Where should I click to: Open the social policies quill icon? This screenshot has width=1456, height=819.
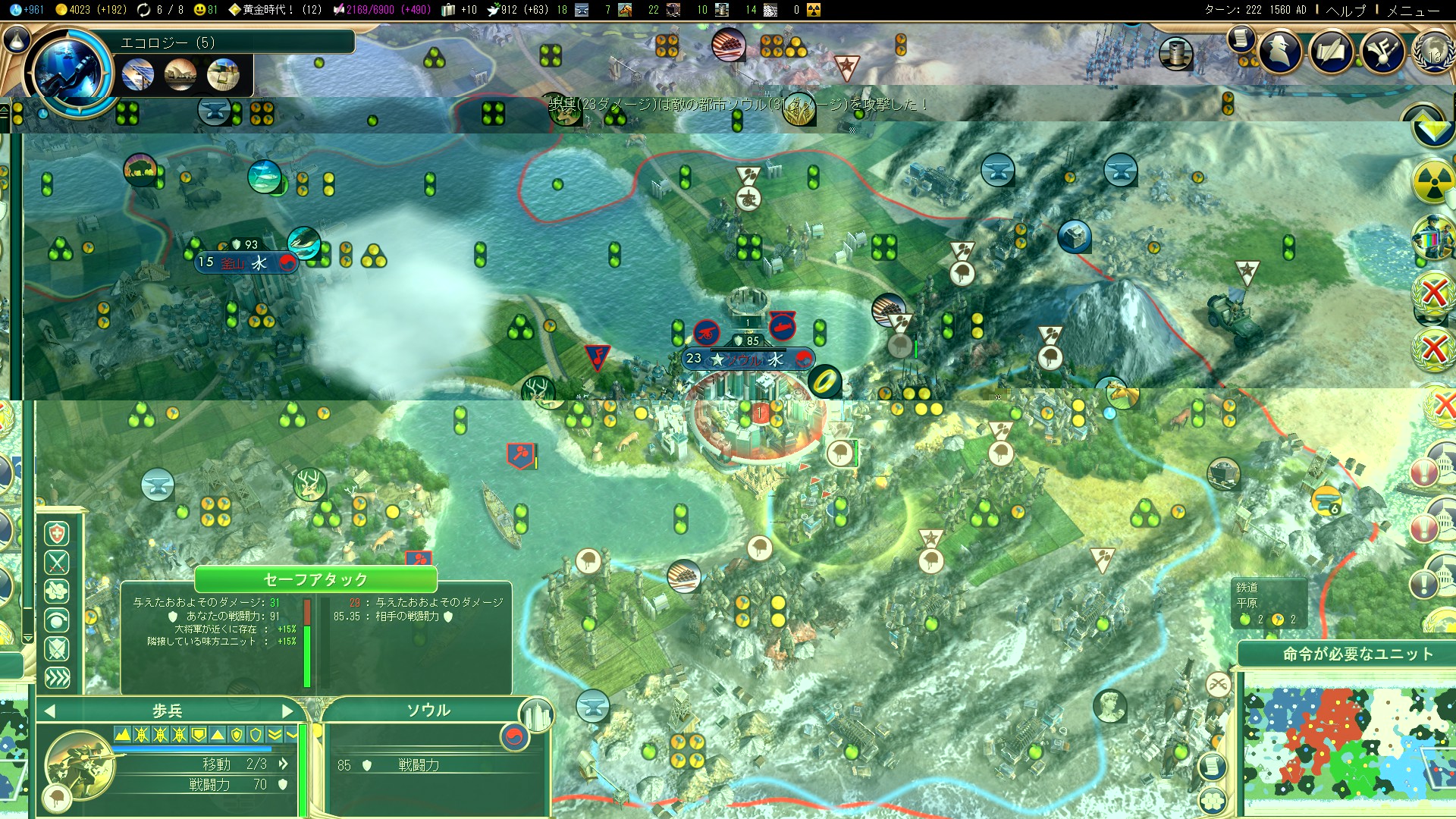click(1332, 52)
